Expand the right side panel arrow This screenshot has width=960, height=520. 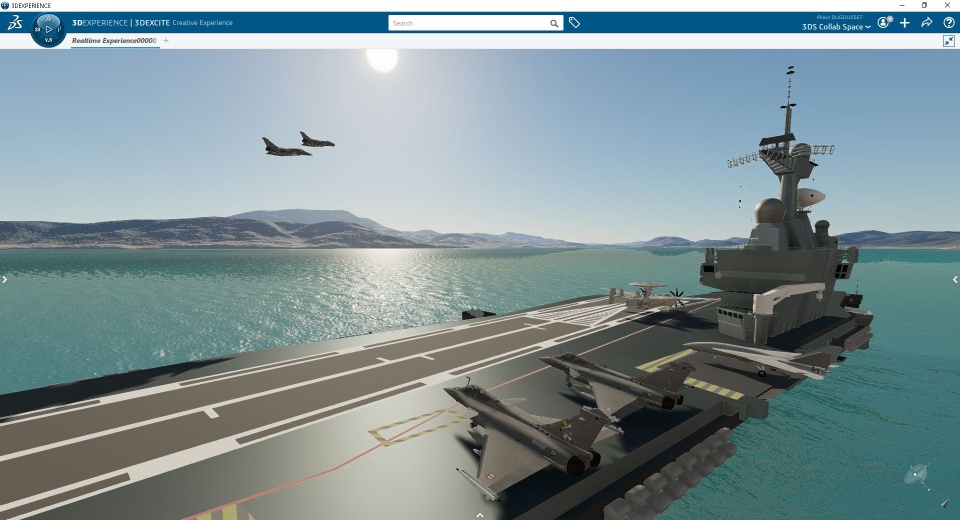tap(955, 280)
